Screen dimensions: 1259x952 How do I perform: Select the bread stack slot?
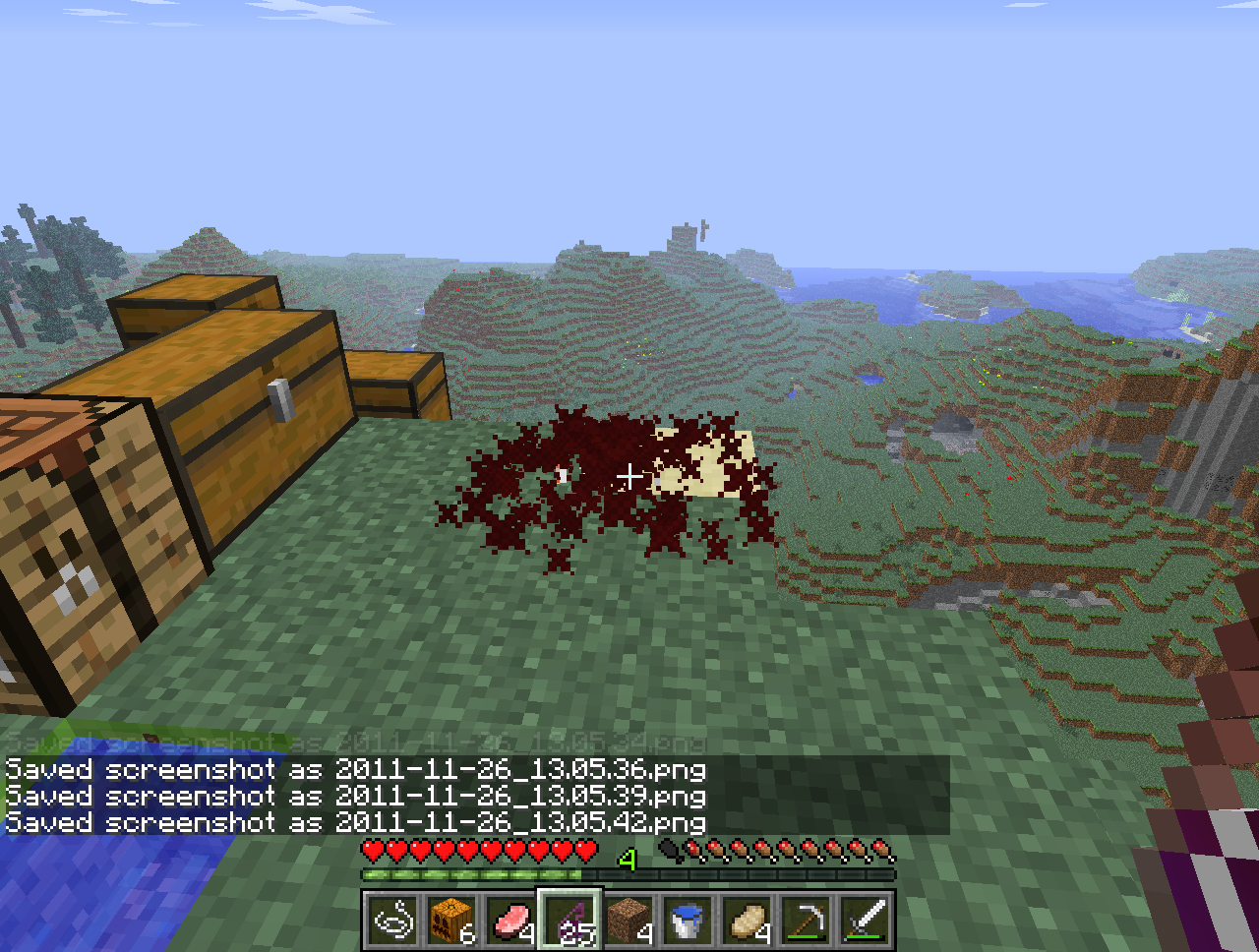click(x=747, y=921)
